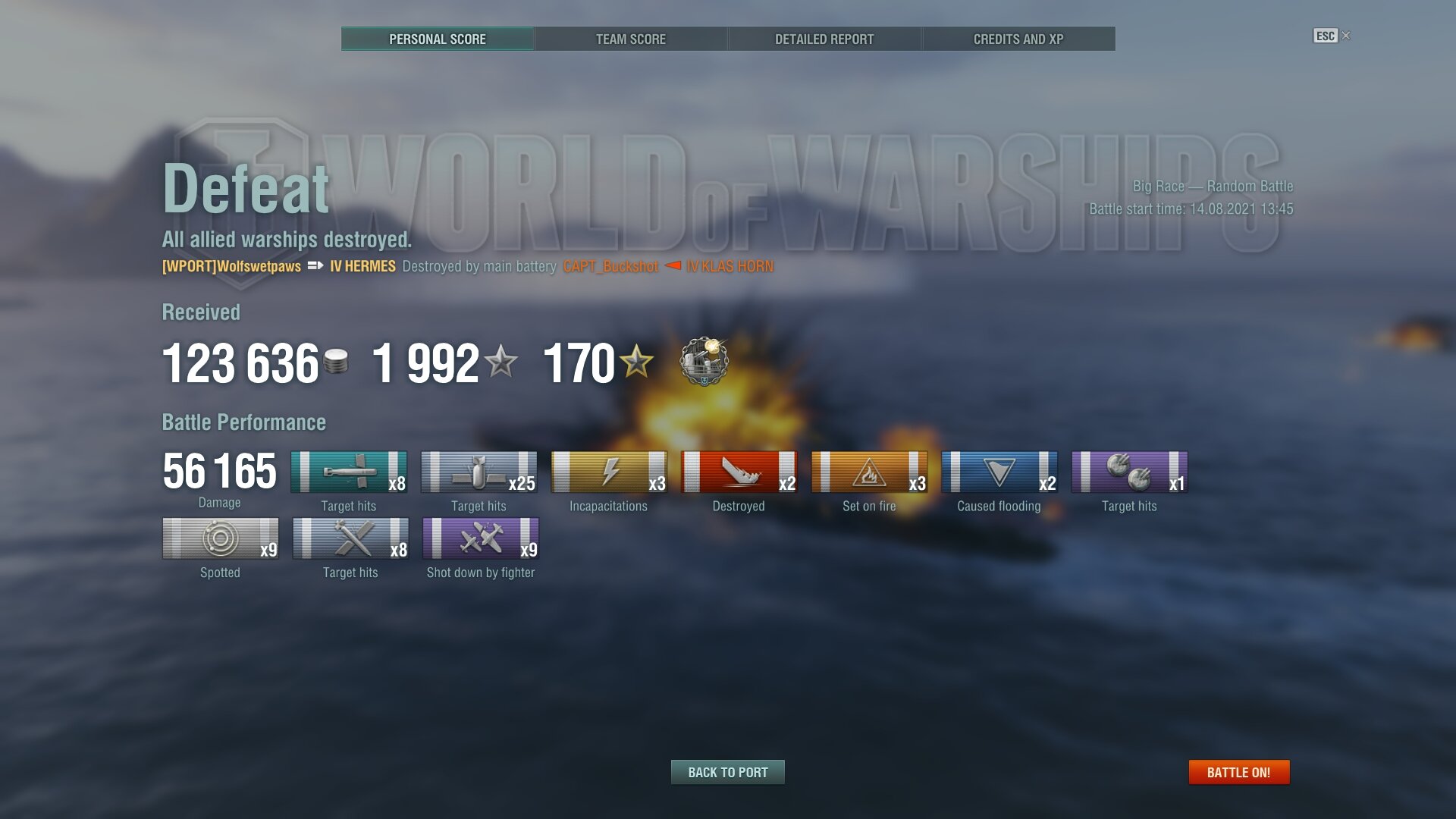Image resolution: width=1456 pixels, height=819 pixels.
Task: Click the enemy name CAPT_Buckshot
Action: pos(610,266)
